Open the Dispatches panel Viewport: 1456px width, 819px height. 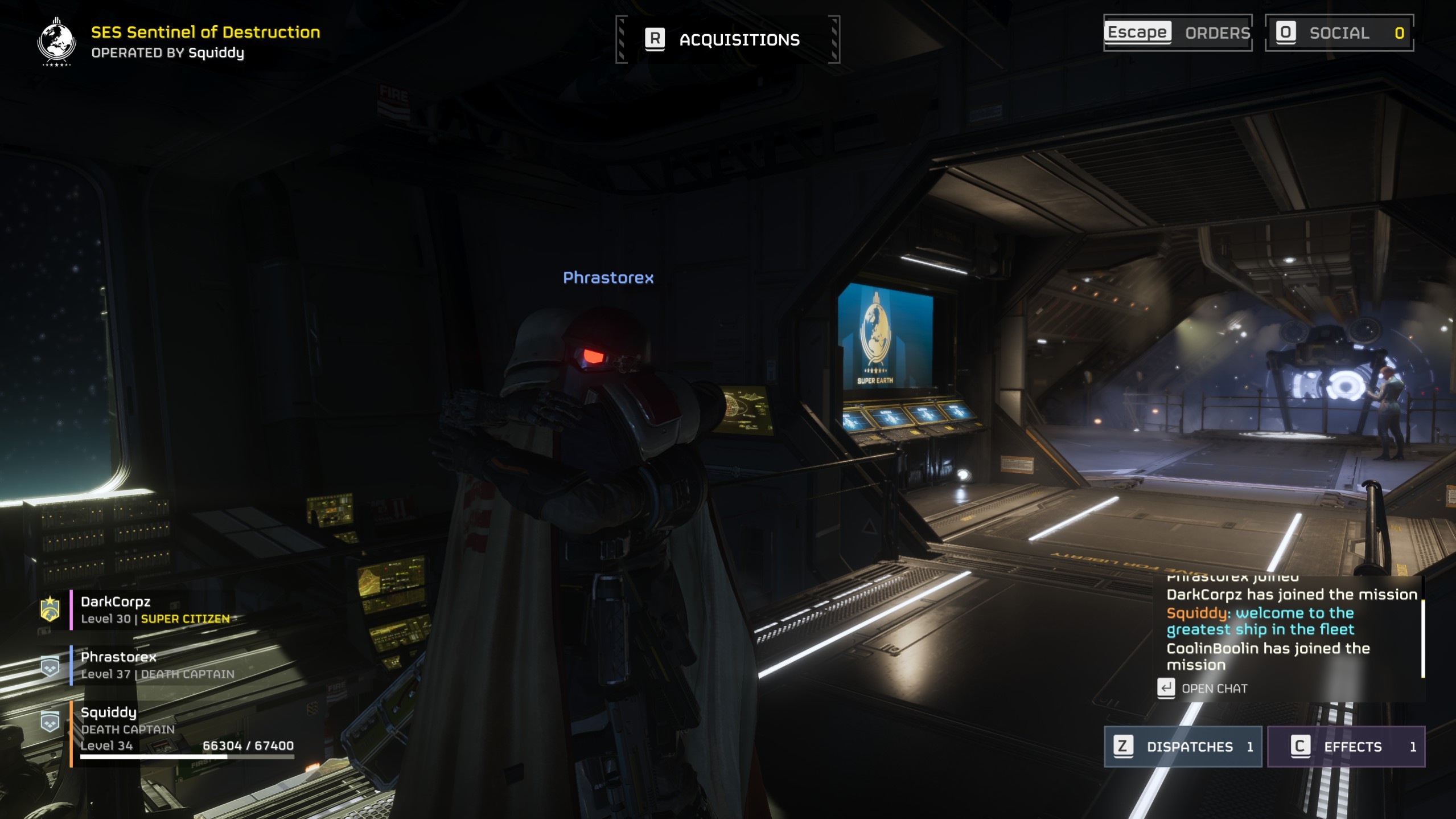(x=1182, y=746)
